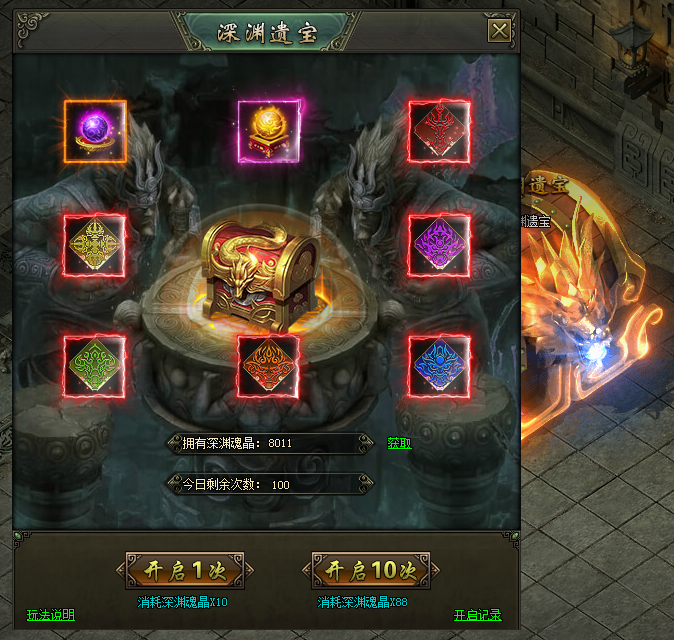
Task: Select the purple emblem reward slot
Action: pos(440,246)
